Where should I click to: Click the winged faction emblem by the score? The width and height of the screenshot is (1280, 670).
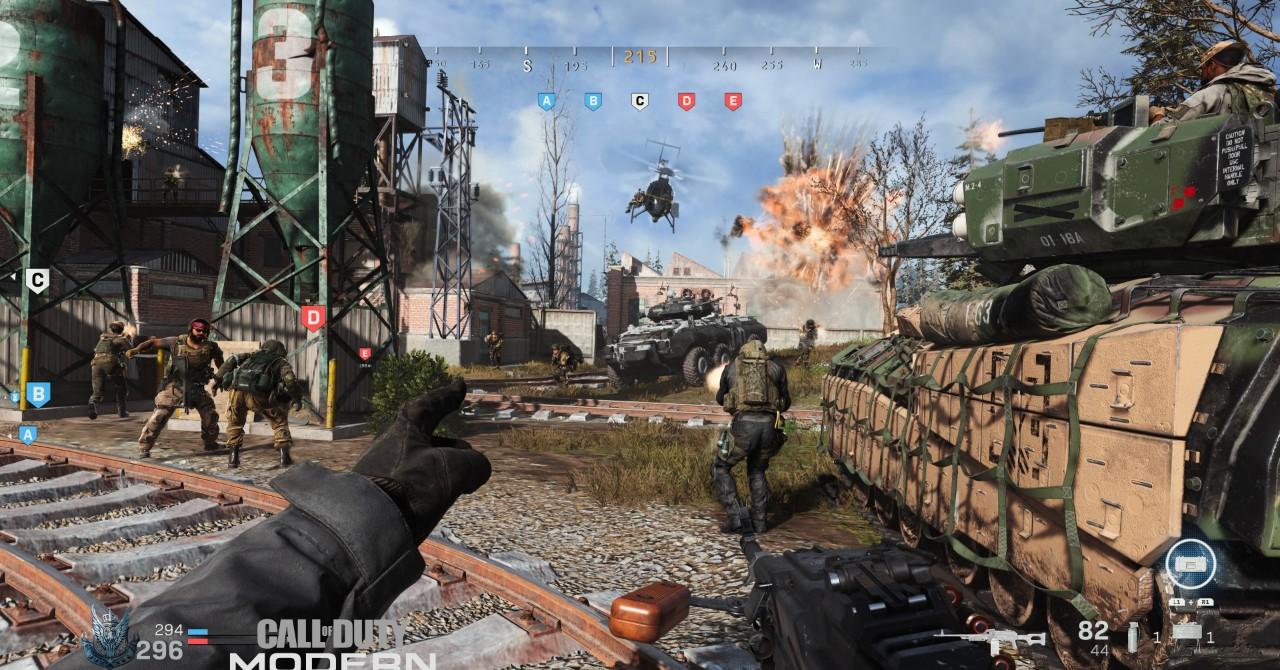109,634
